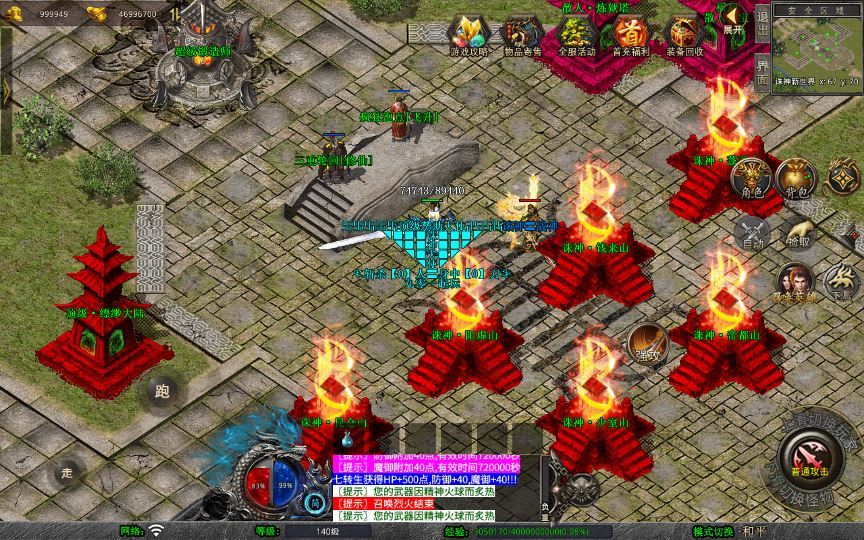The height and width of the screenshot is (540, 864).
Task: Click the 召唤英雄 summon hero button
Action: (x=796, y=282)
